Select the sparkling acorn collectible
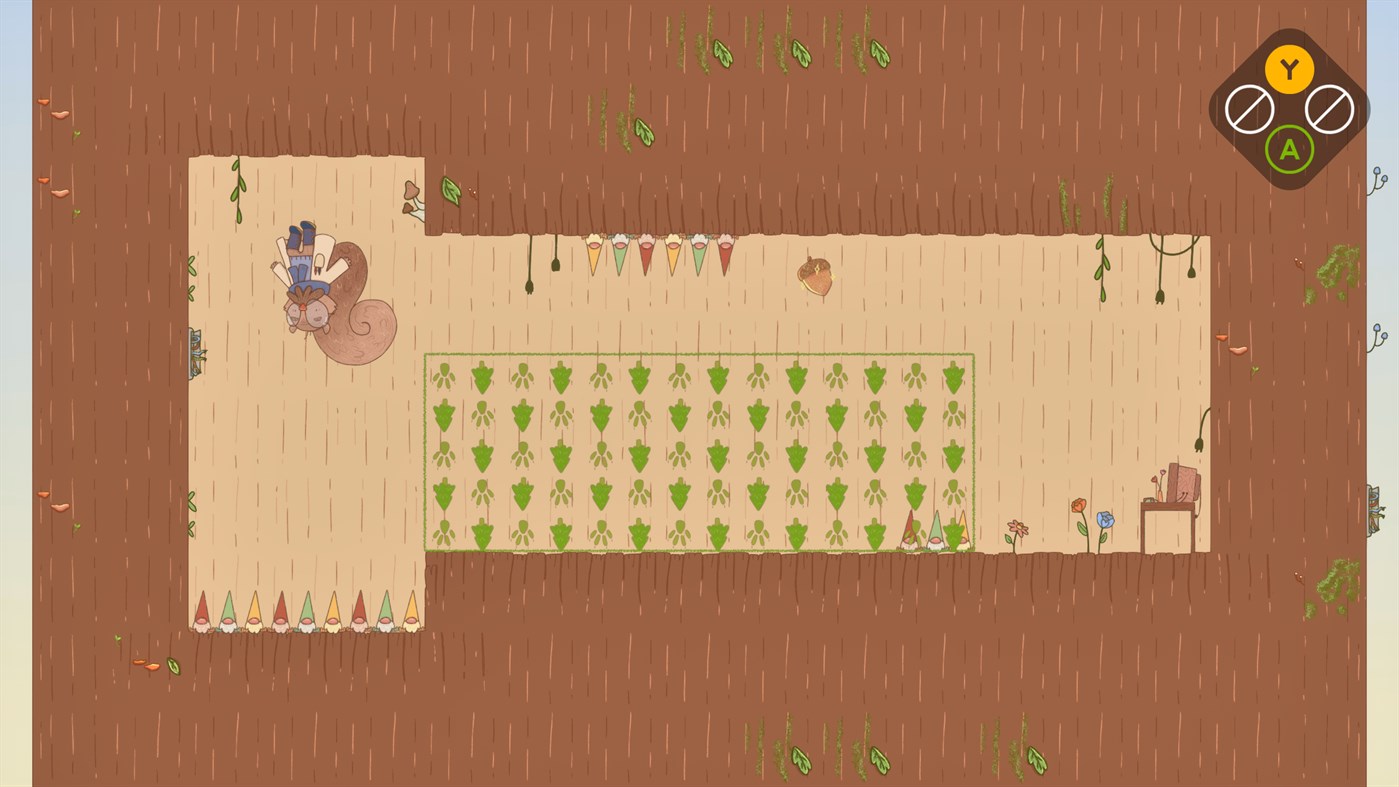Image resolution: width=1399 pixels, height=787 pixels. (815, 275)
